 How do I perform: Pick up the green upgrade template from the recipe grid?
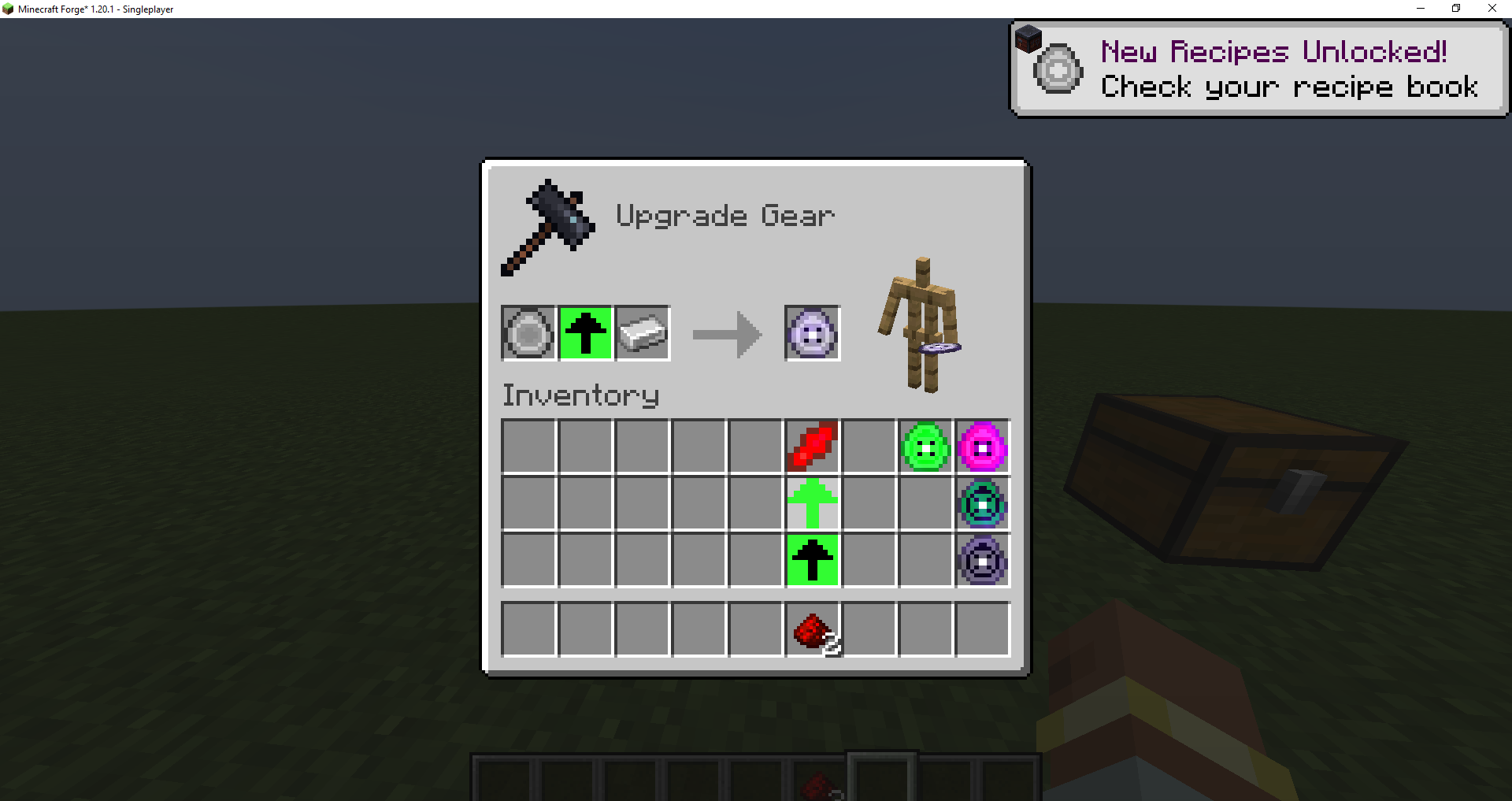coord(584,332)
